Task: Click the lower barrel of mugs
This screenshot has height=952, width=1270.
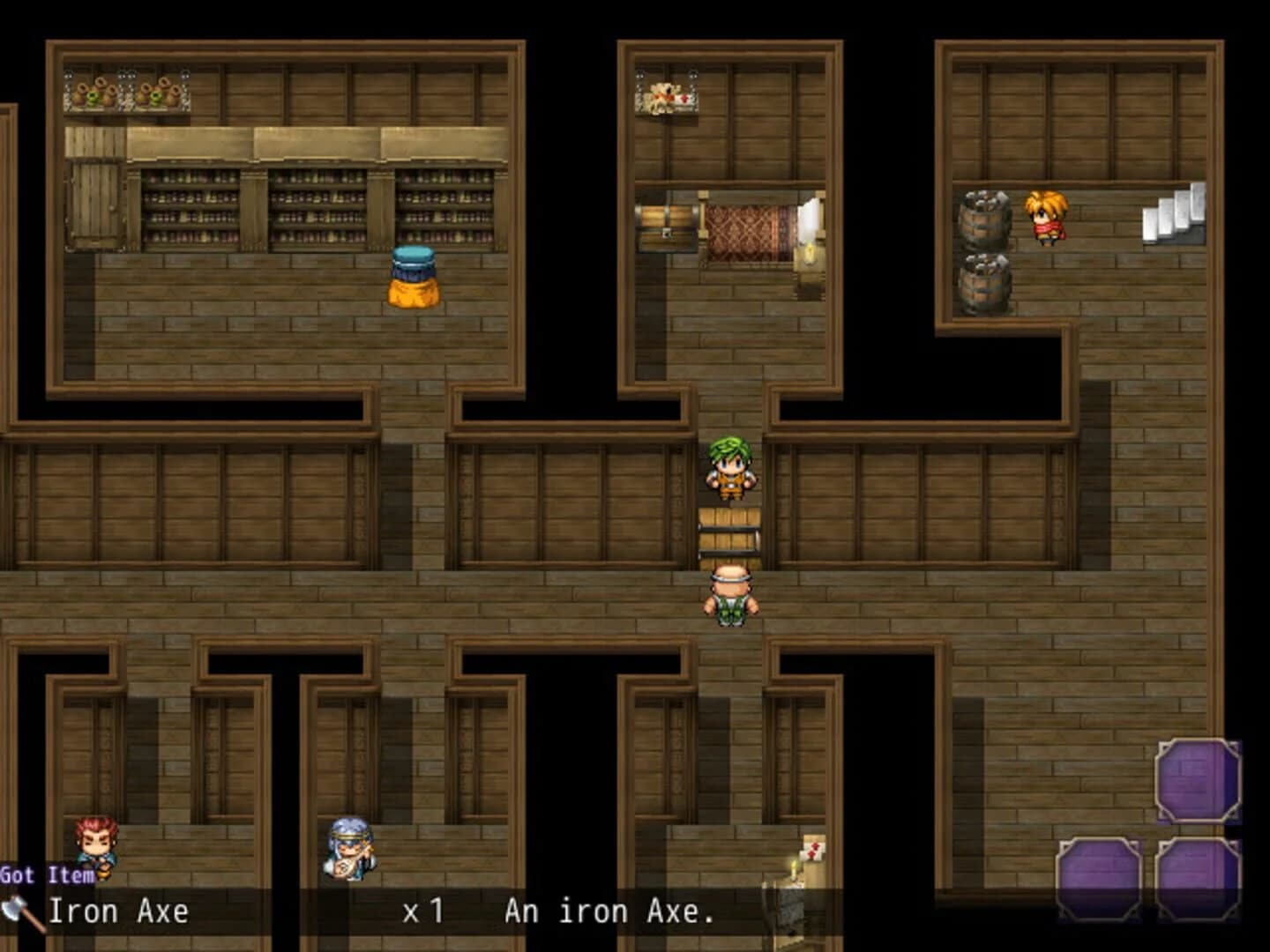Action: [x=982, y=284]
